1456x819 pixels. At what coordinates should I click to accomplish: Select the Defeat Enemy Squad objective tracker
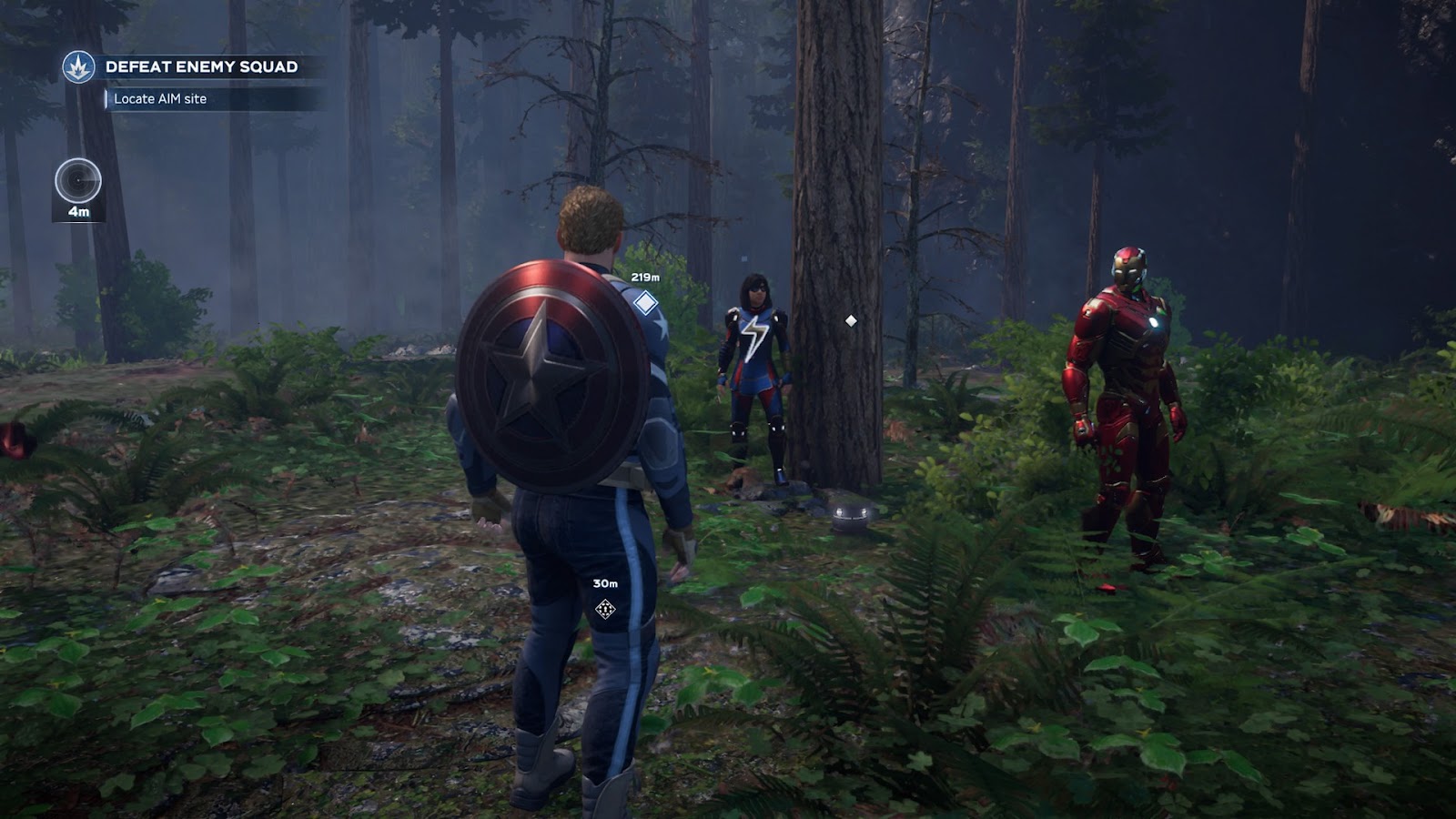click(201, 66)
